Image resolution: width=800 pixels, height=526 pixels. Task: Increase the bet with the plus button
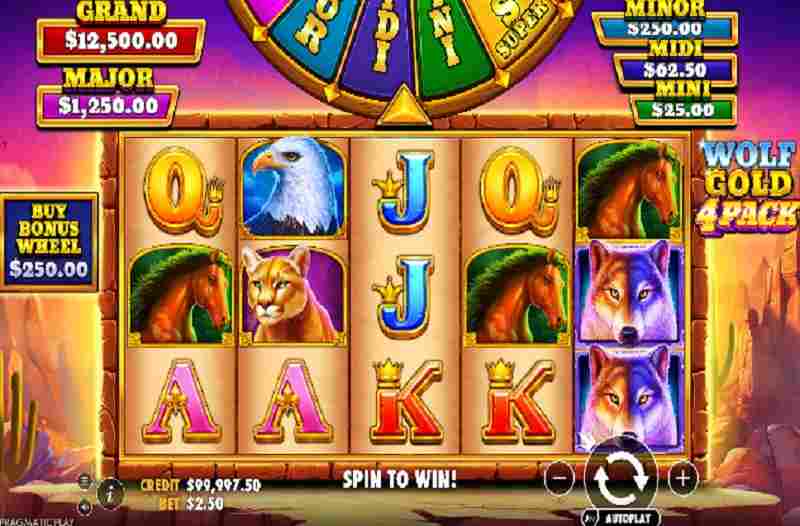pos(681,478)
